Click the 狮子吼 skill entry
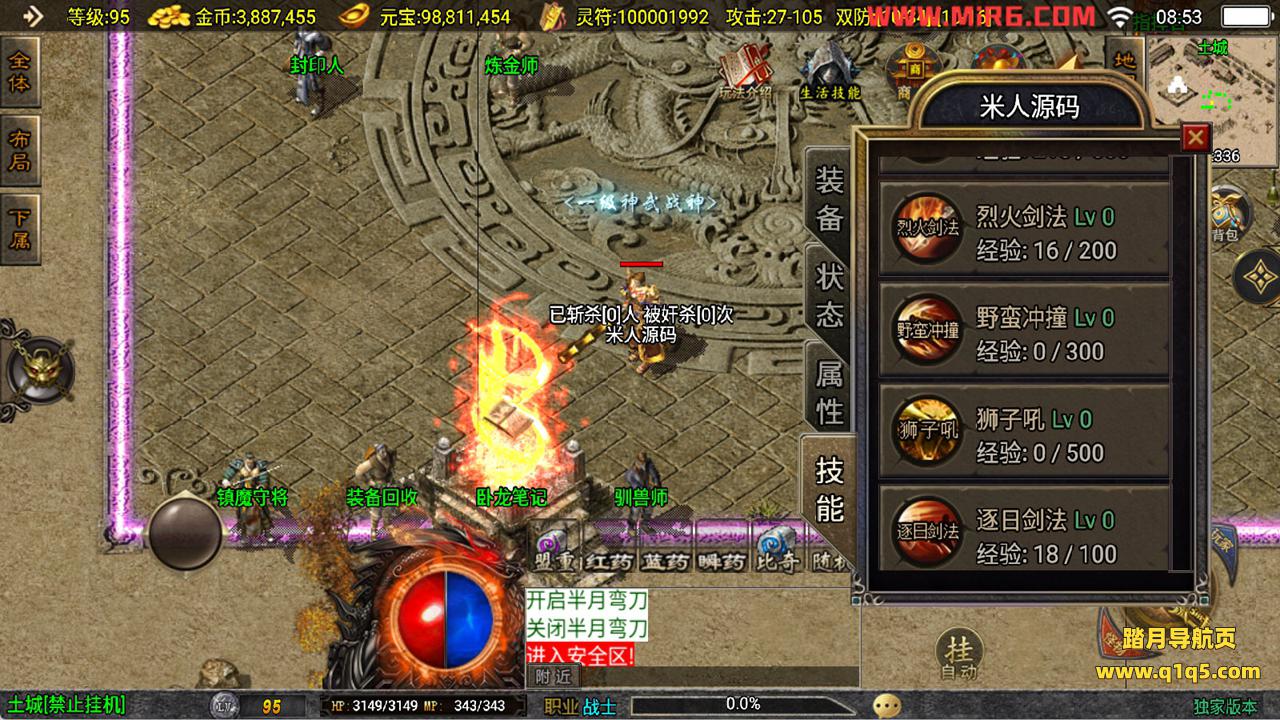The width and height of the screenshot is (1280, 720). click(x=1024, y=433)
